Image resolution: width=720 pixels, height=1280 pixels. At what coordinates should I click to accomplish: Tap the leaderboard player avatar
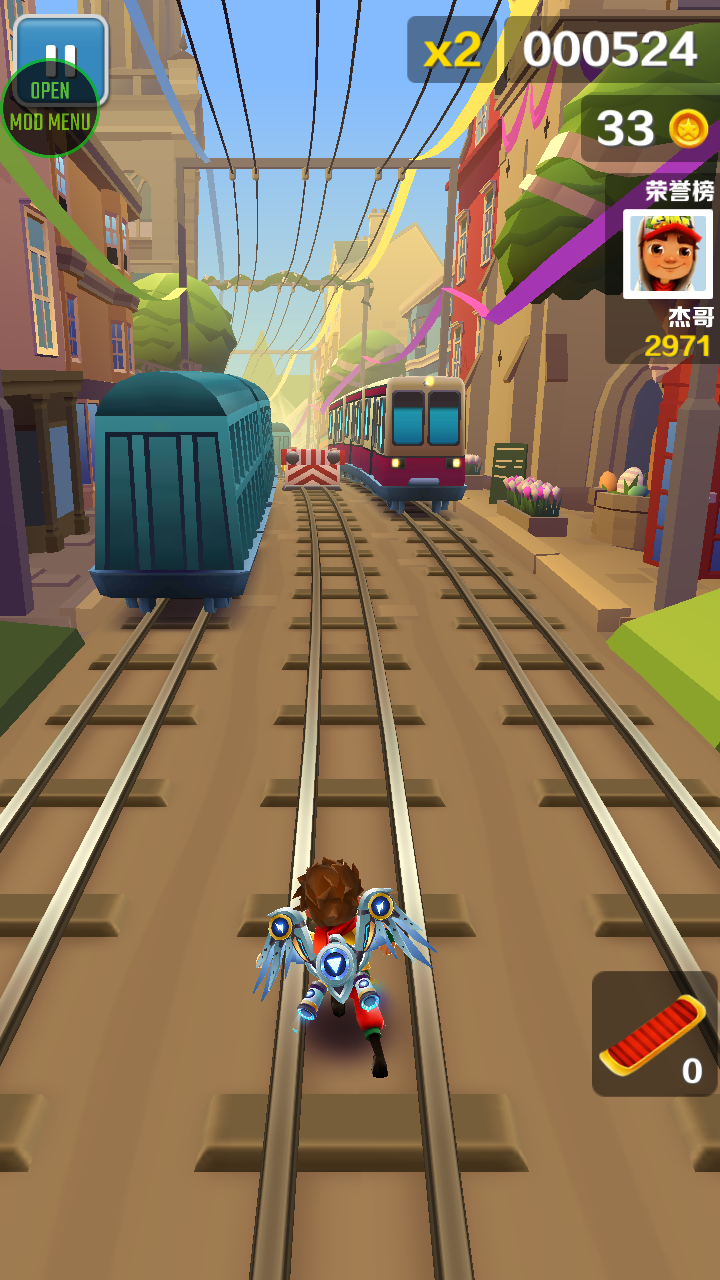point(667,254)
